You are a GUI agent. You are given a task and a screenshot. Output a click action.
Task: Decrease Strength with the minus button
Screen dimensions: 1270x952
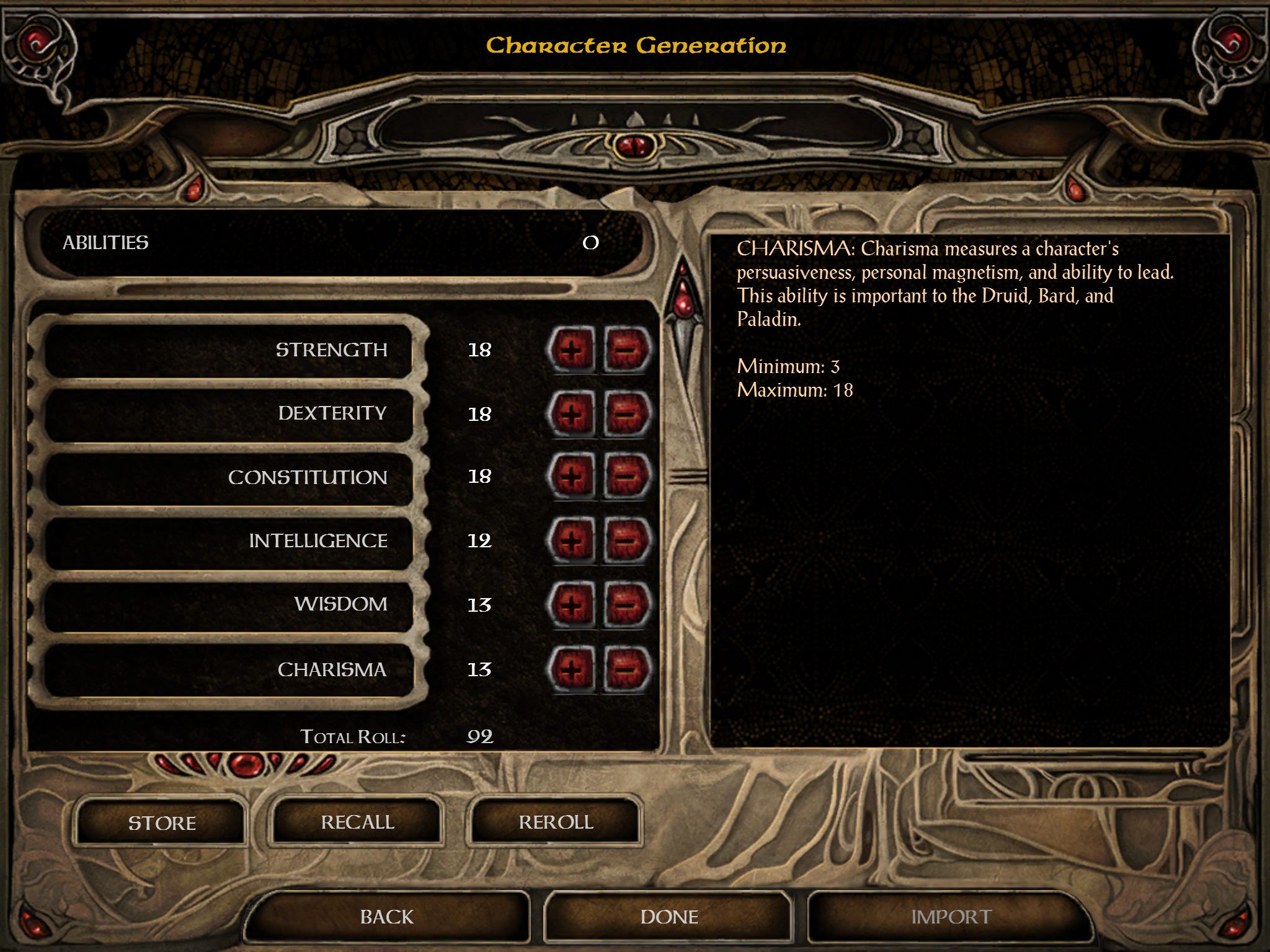tap(626, 350)
